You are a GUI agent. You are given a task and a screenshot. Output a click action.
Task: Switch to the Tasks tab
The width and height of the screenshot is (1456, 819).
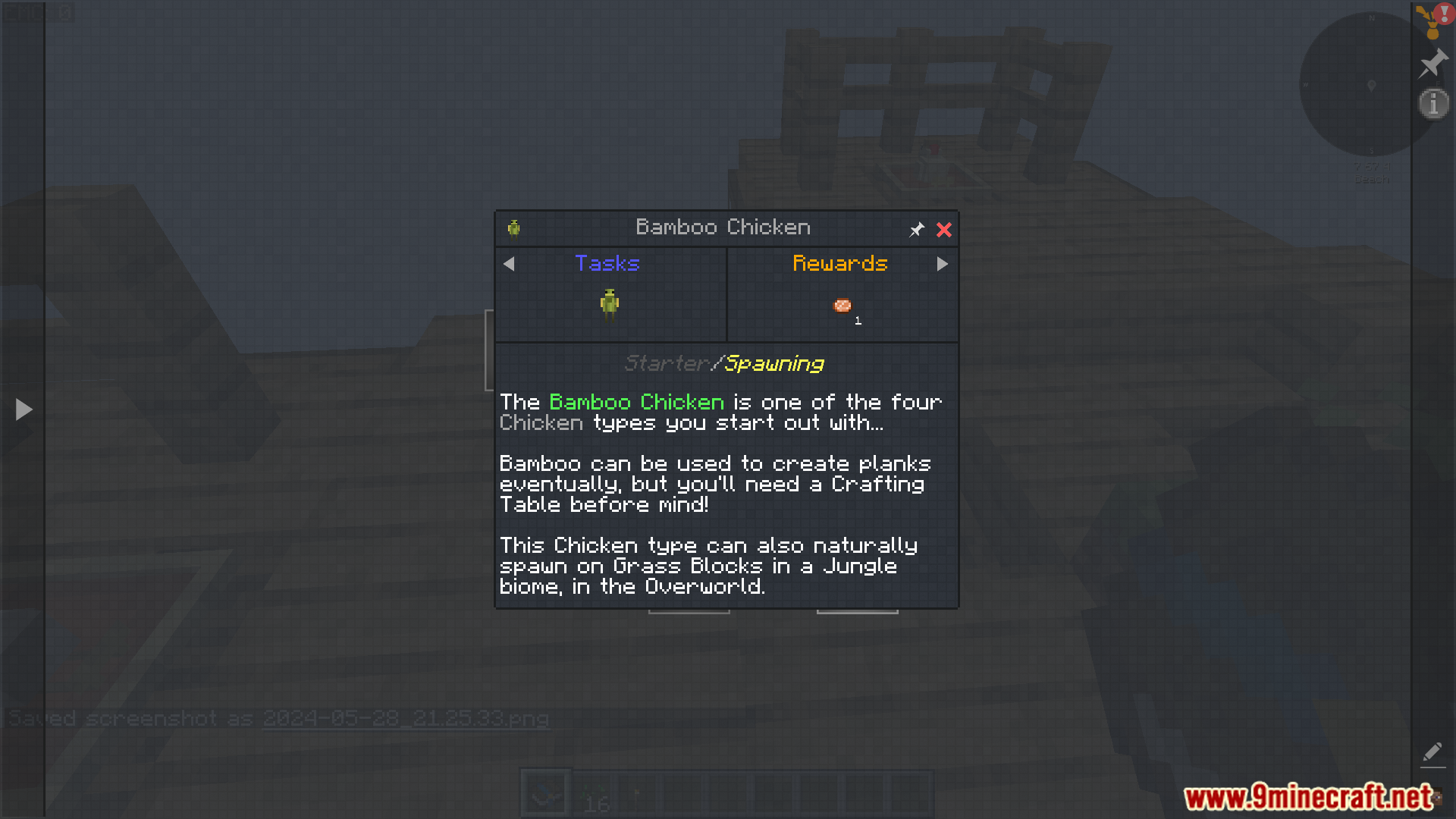point(607,263)
